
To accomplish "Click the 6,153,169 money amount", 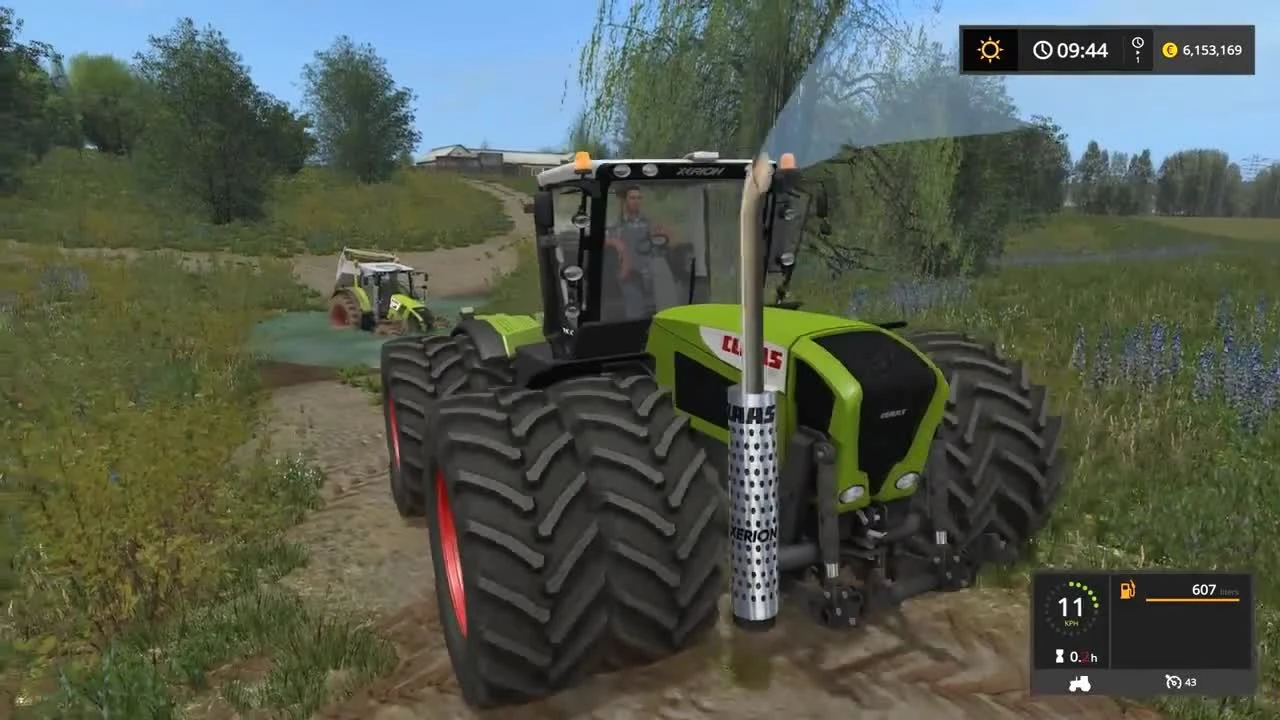I will coord(1212,49).
